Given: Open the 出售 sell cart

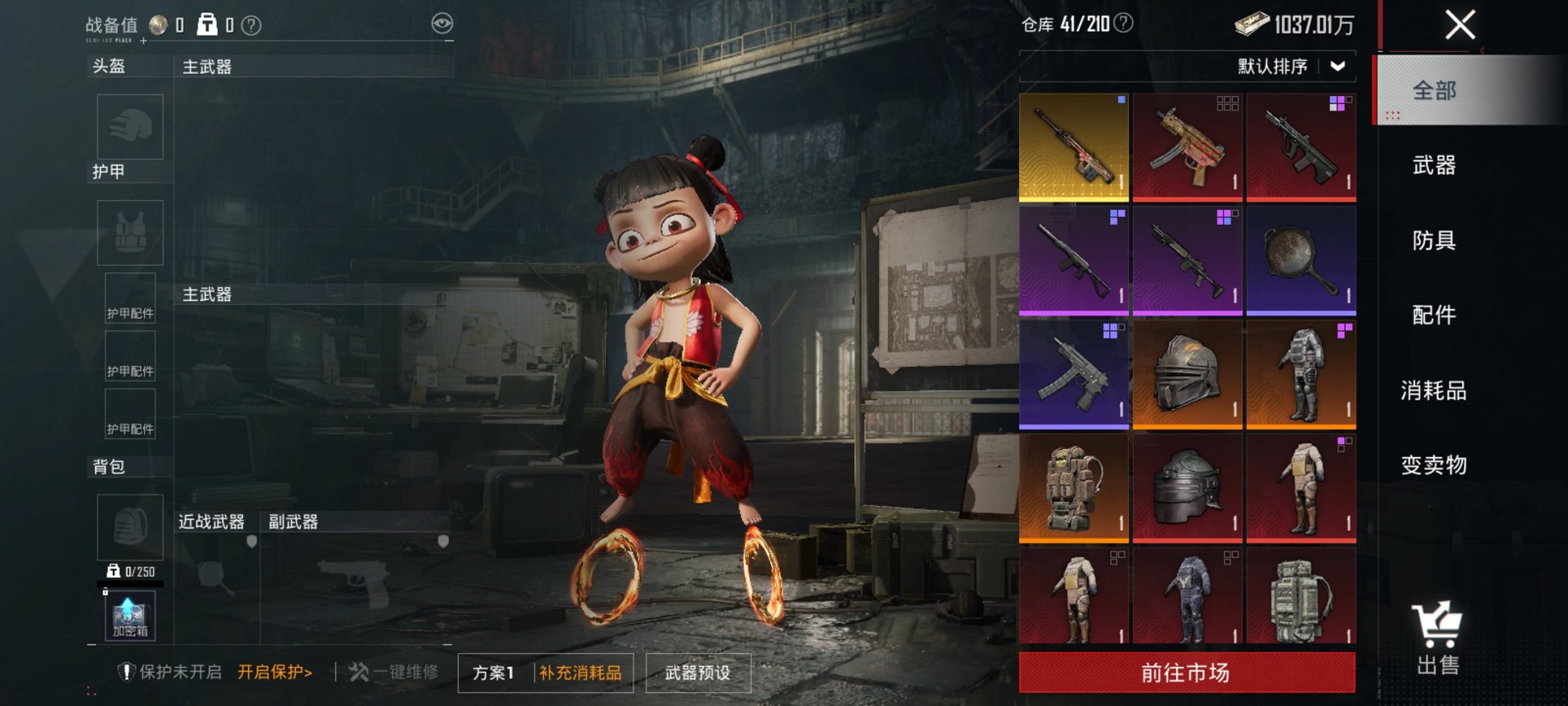Looking at the screenshot, I should (1437, 638).
